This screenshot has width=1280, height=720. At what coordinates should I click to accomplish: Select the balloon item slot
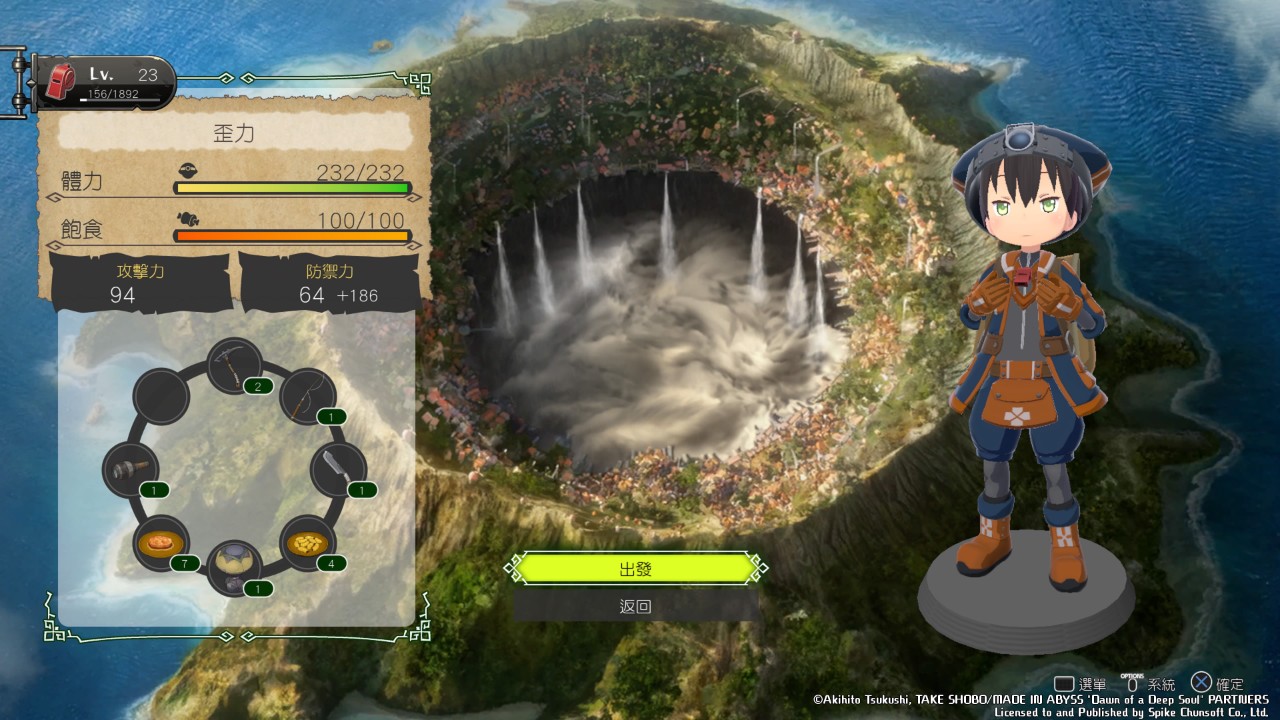pyautogui.click(x=236, y=567)
